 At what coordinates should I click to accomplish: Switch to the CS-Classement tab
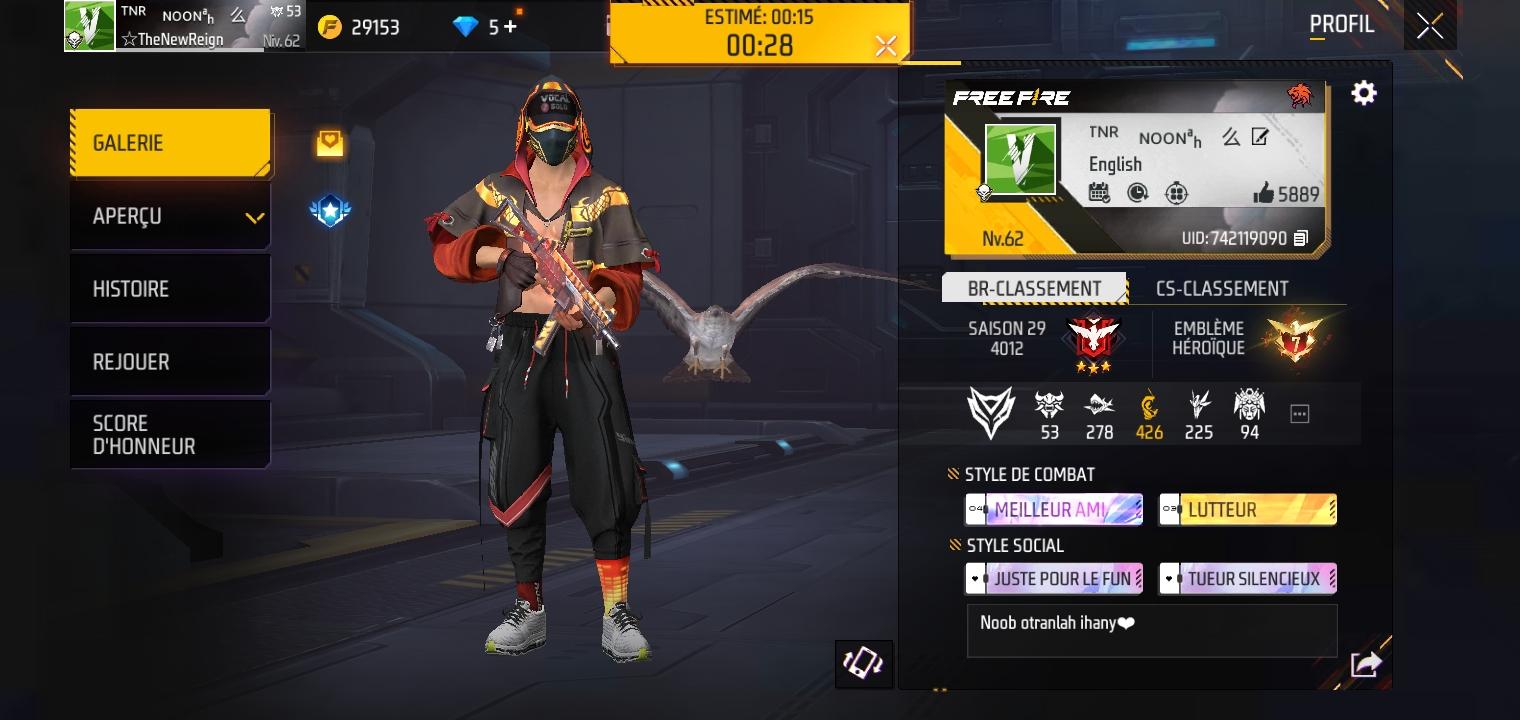(x=1222, y=289)
